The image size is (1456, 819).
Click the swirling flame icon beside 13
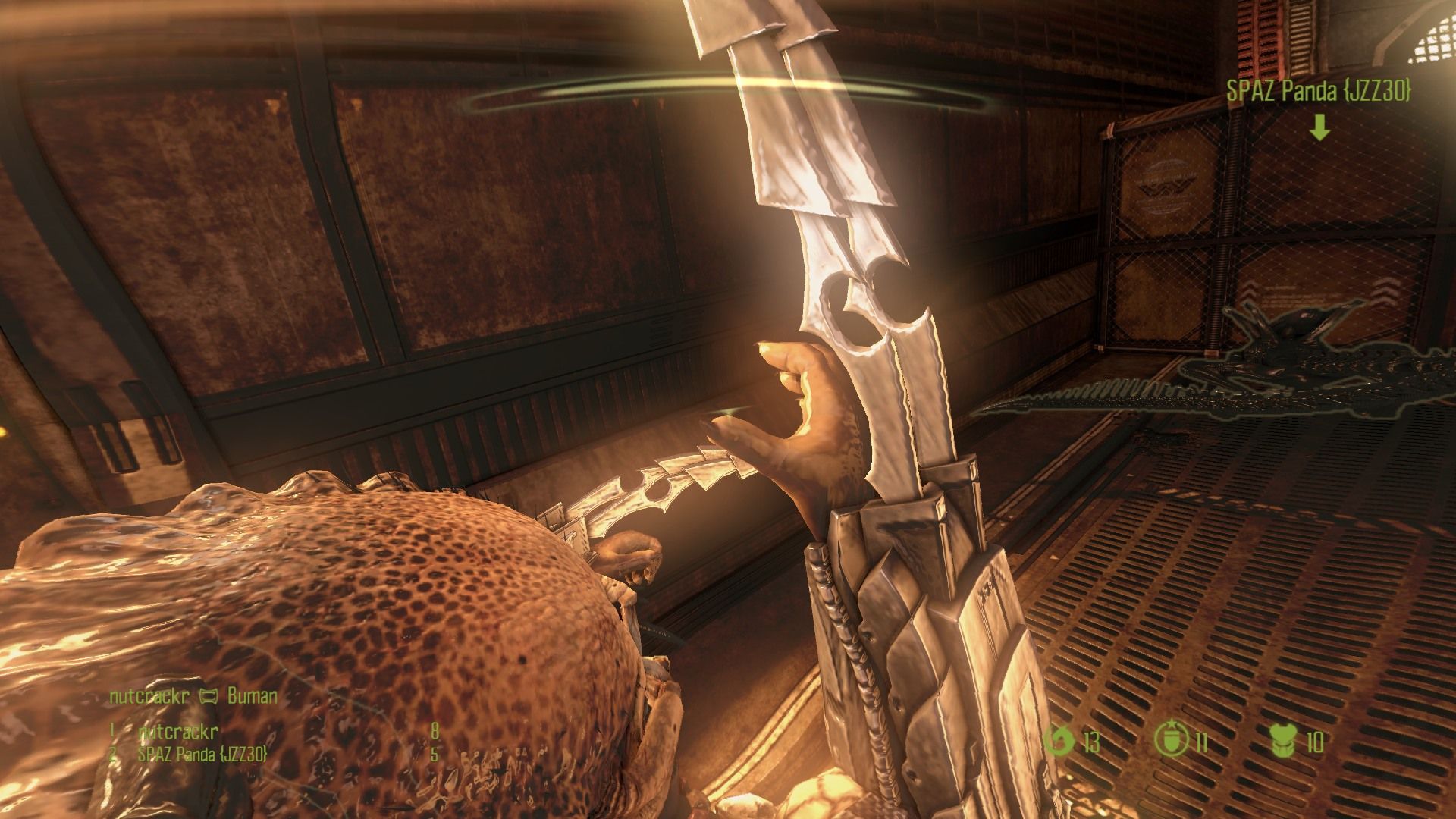coord(1057,741)
